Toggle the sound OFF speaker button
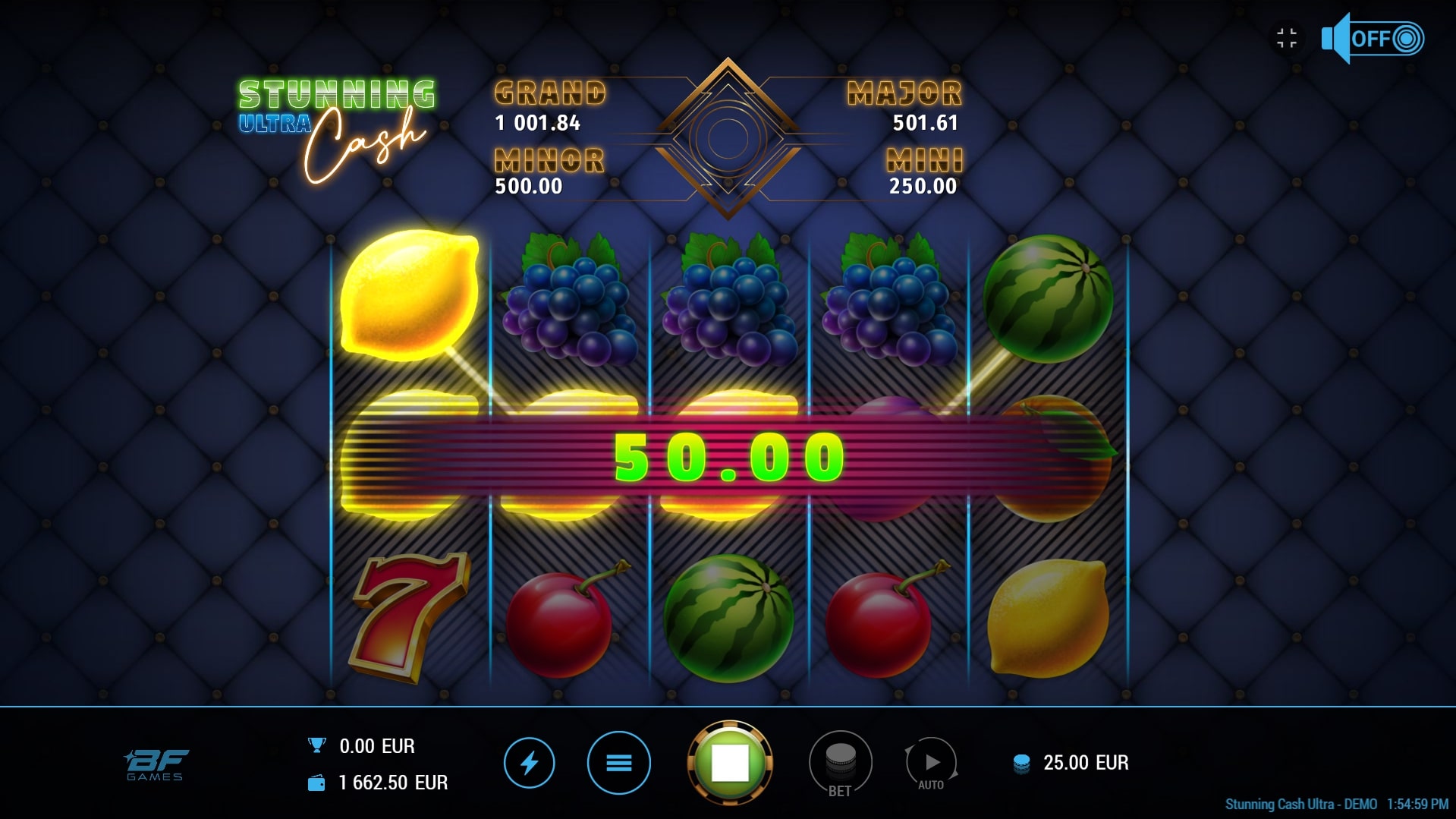The width and height of the screenshot is (1456, 819). [1372, 39]
